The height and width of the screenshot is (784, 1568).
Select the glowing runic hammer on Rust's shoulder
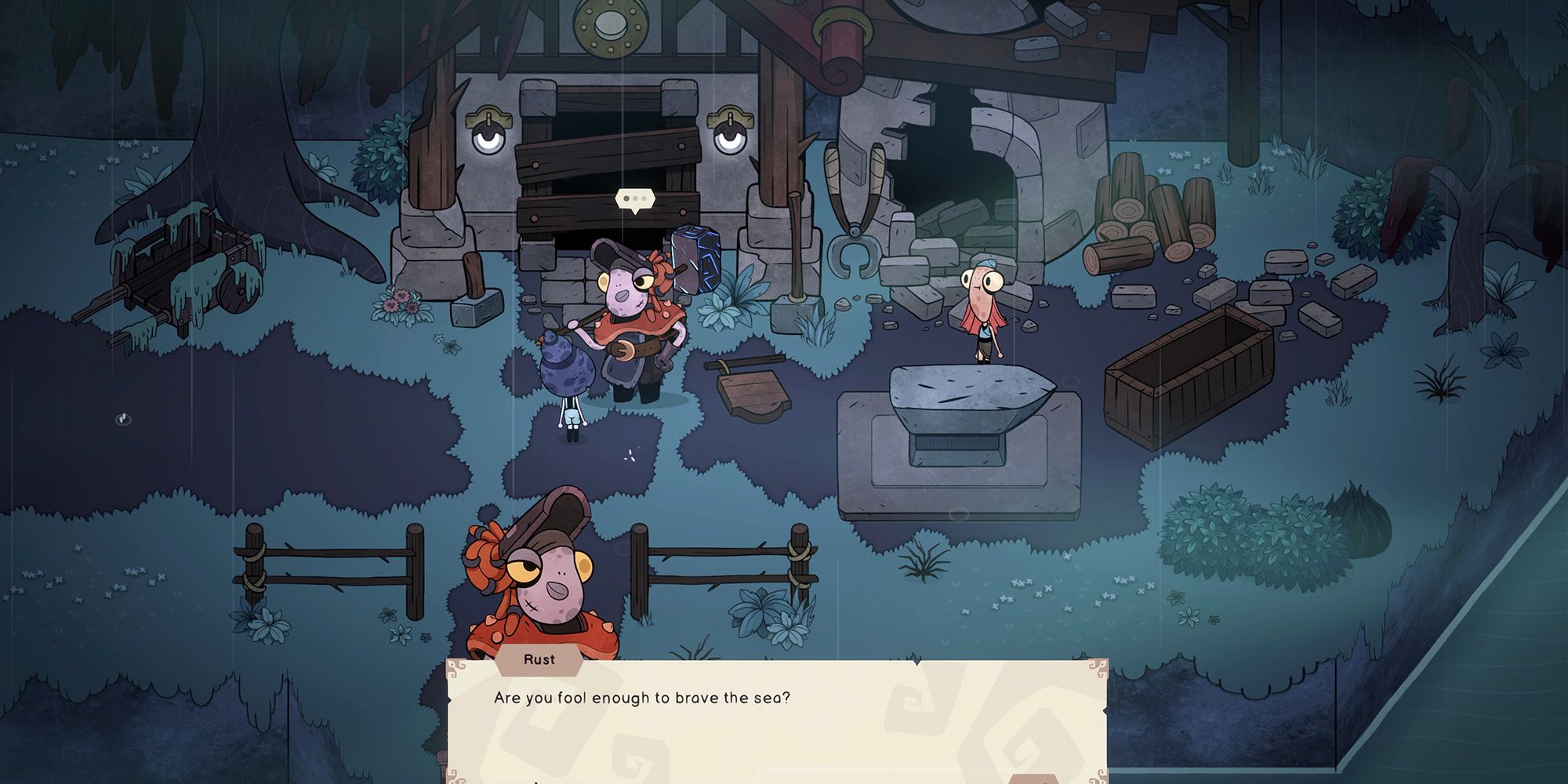[x=697, y=258]
